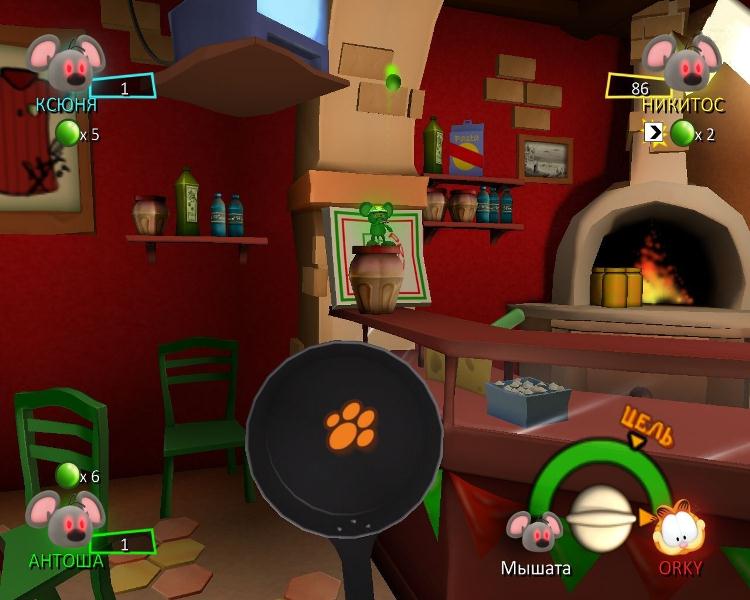This screenshot has height=600, width=750.
Task: Click the Мышата mouse icon in the target tracker
Action: click(x=535, y=533)
